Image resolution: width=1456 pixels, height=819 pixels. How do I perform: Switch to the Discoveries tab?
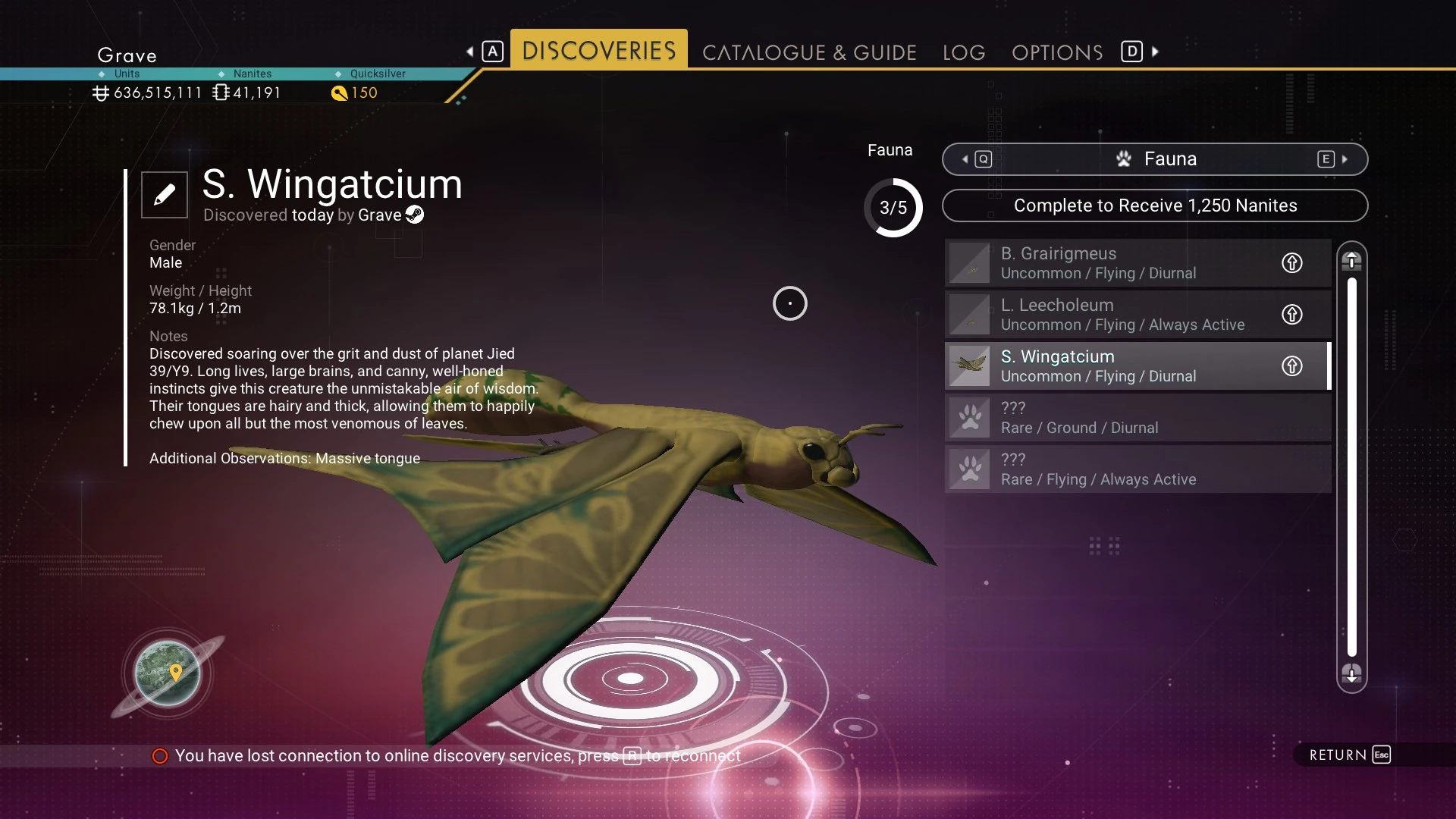pos(598,51)
